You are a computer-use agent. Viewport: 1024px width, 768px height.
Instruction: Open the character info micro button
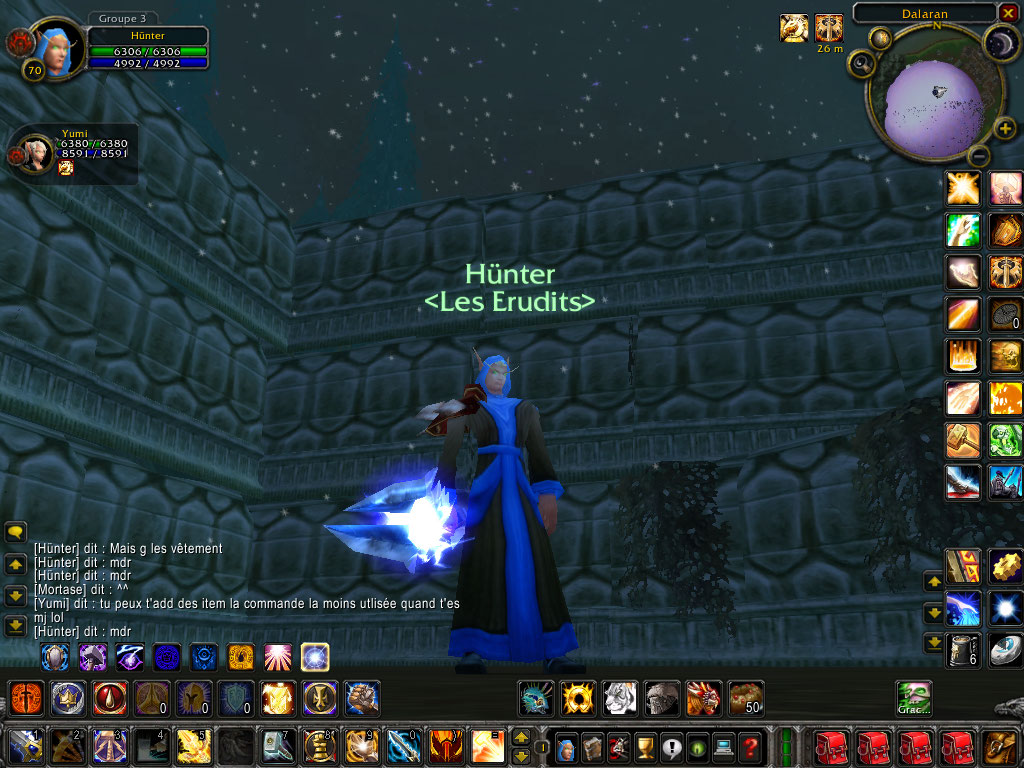tap(566, 747)
